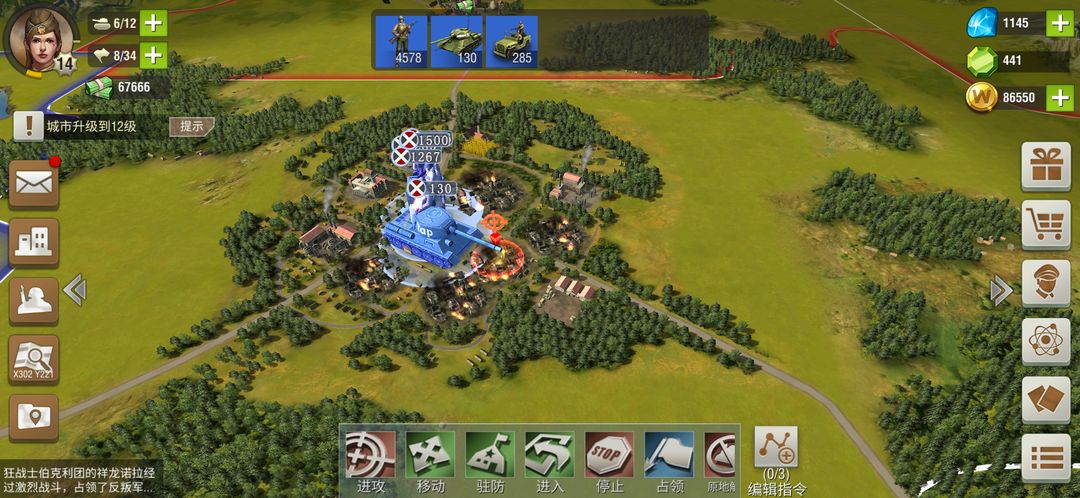This screenshot has width=1080, height=498.
Task: Open the soldier troops menu
Action: 34,300
